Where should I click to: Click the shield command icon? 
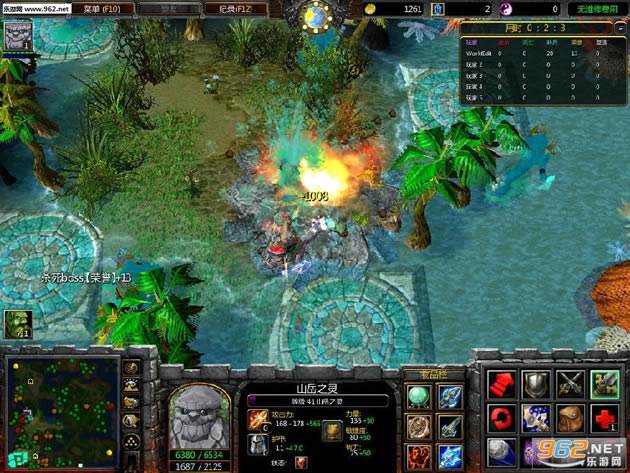537,383
